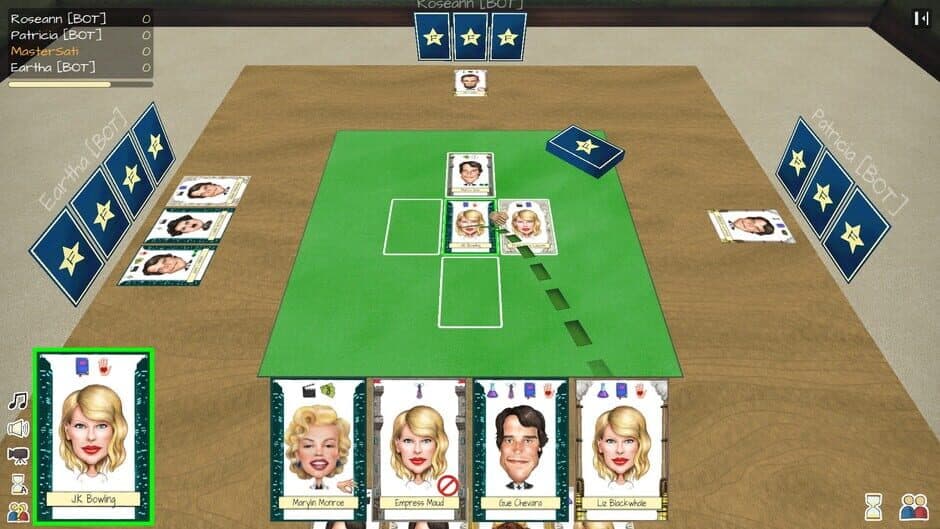Select the JK Bowling card

[x=94, y=435]
